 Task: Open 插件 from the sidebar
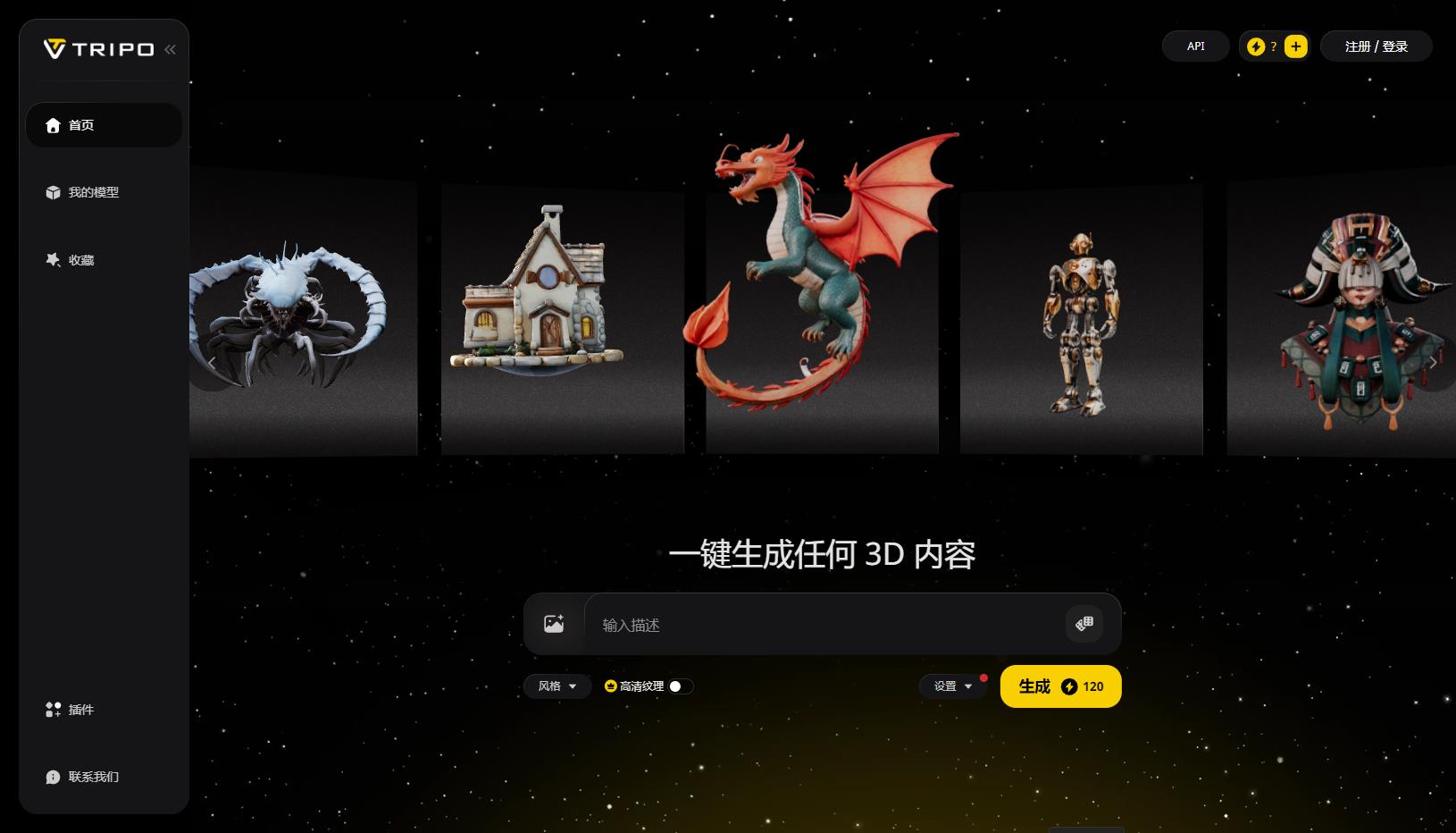(80, 710)
